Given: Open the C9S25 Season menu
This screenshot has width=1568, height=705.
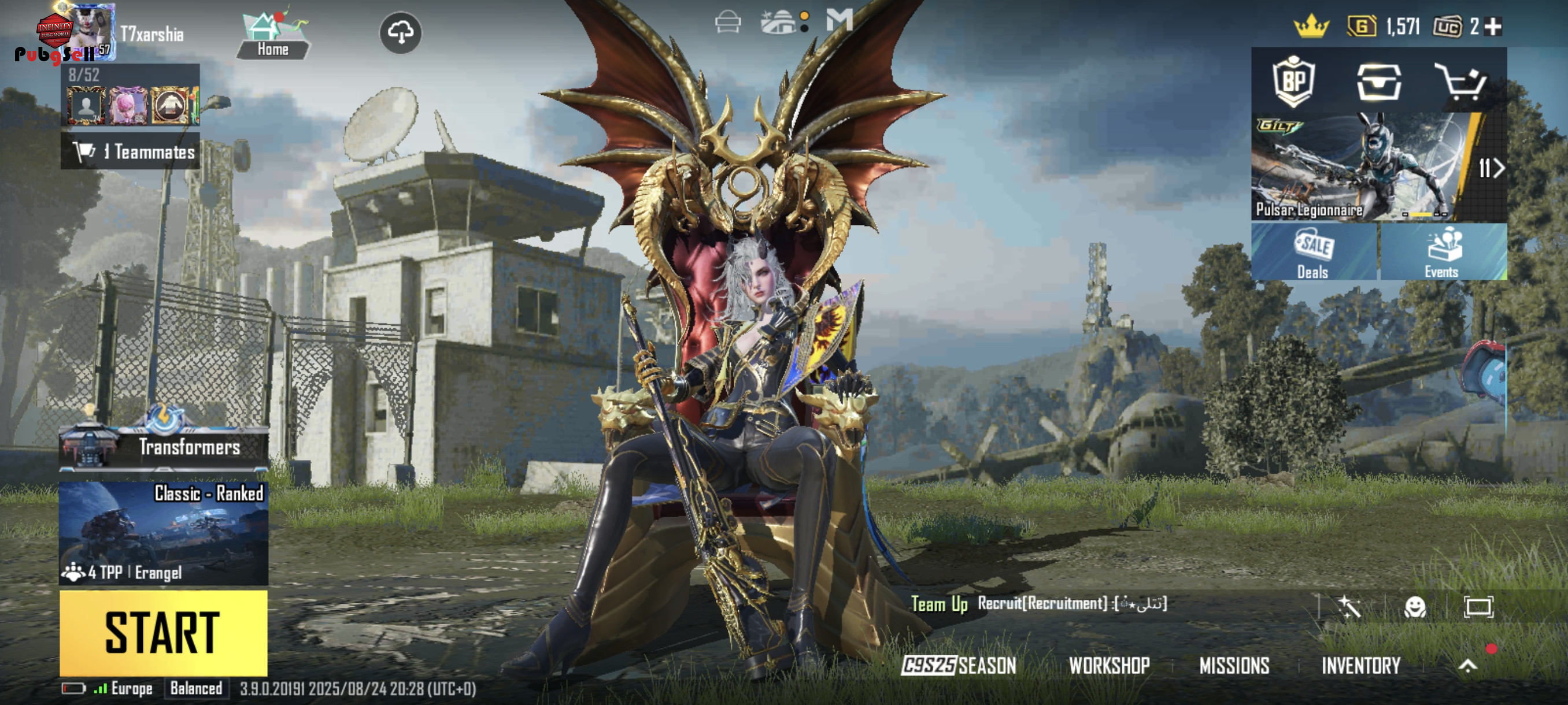Looking at the screenshot, I should (959, 666).
